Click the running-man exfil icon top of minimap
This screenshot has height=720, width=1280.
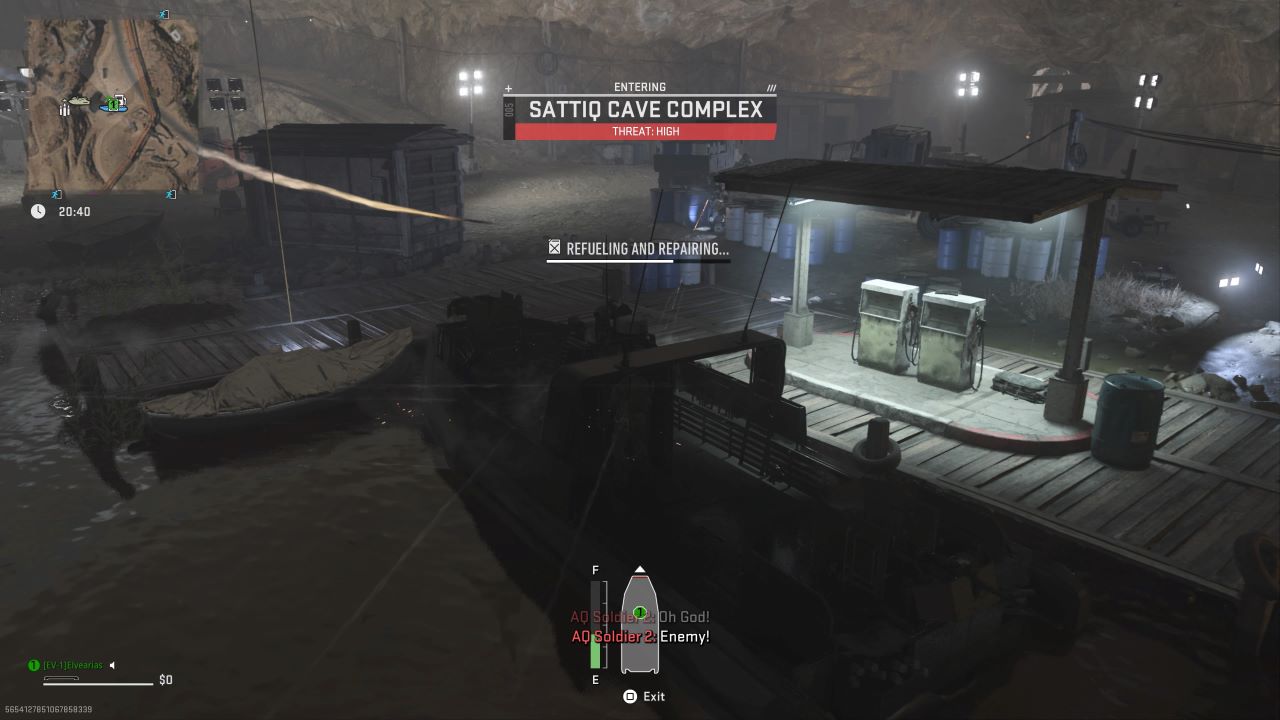coord(163,13)
